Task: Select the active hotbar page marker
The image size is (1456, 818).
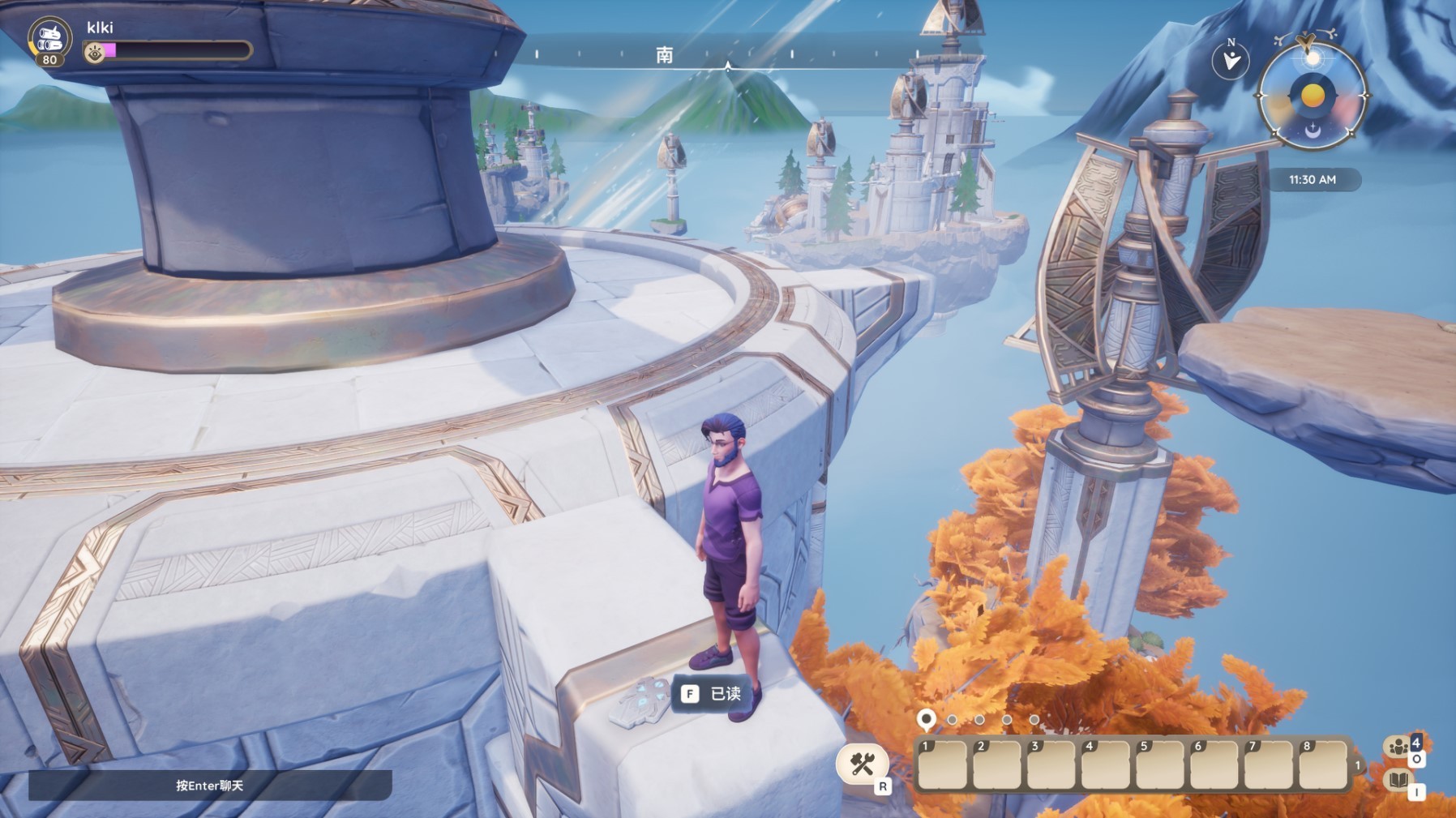Action: (926, 718)
